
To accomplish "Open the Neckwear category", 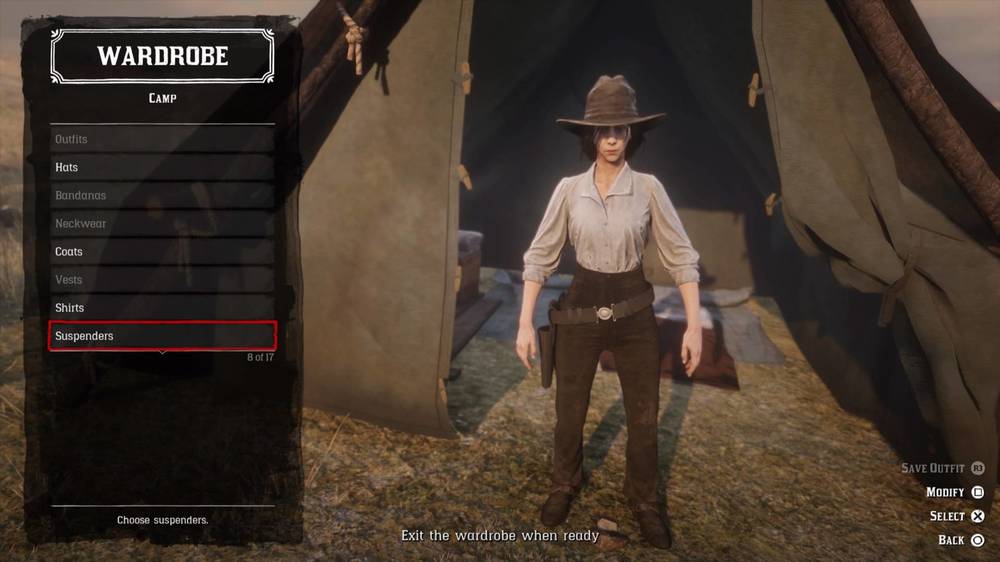I will click(162, 223).
